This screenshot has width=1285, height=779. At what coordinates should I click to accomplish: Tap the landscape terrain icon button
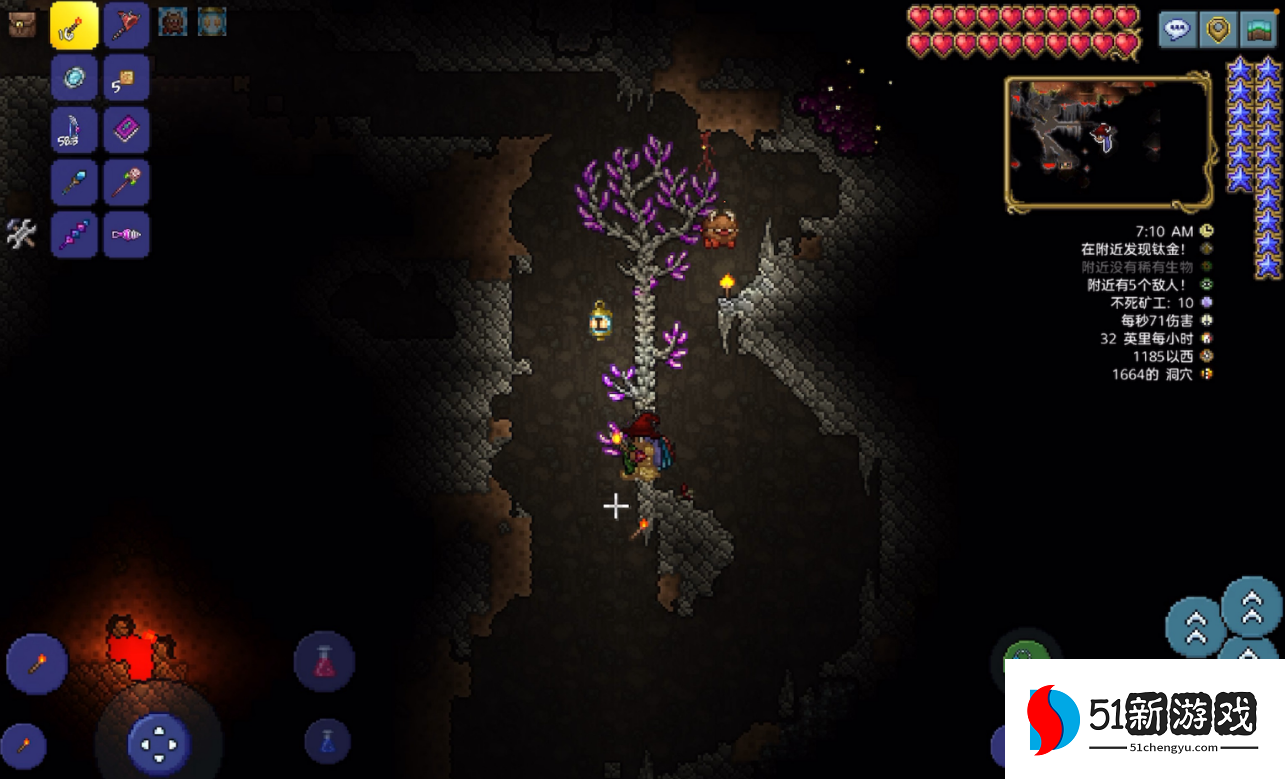[1258, 30]
